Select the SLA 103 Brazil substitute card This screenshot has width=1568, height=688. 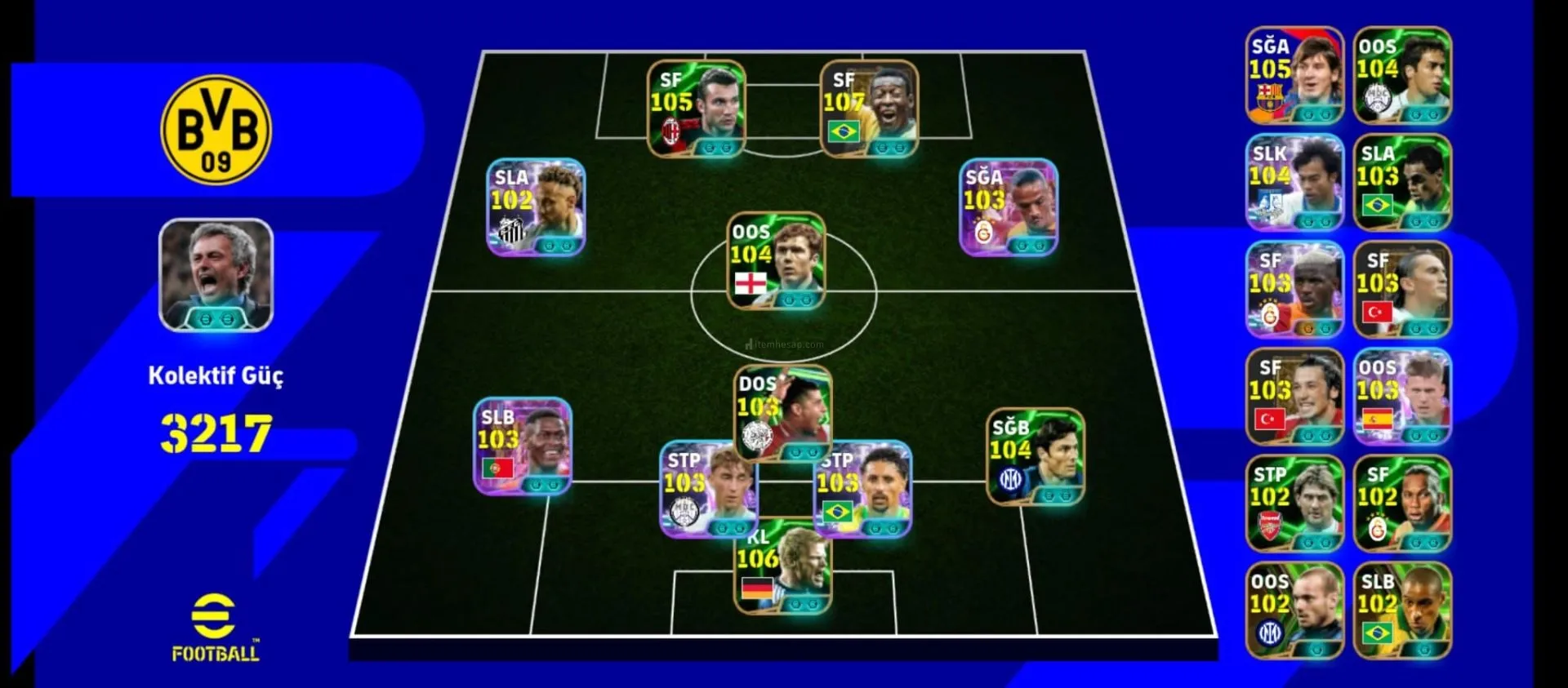[x=1402, y=182]
